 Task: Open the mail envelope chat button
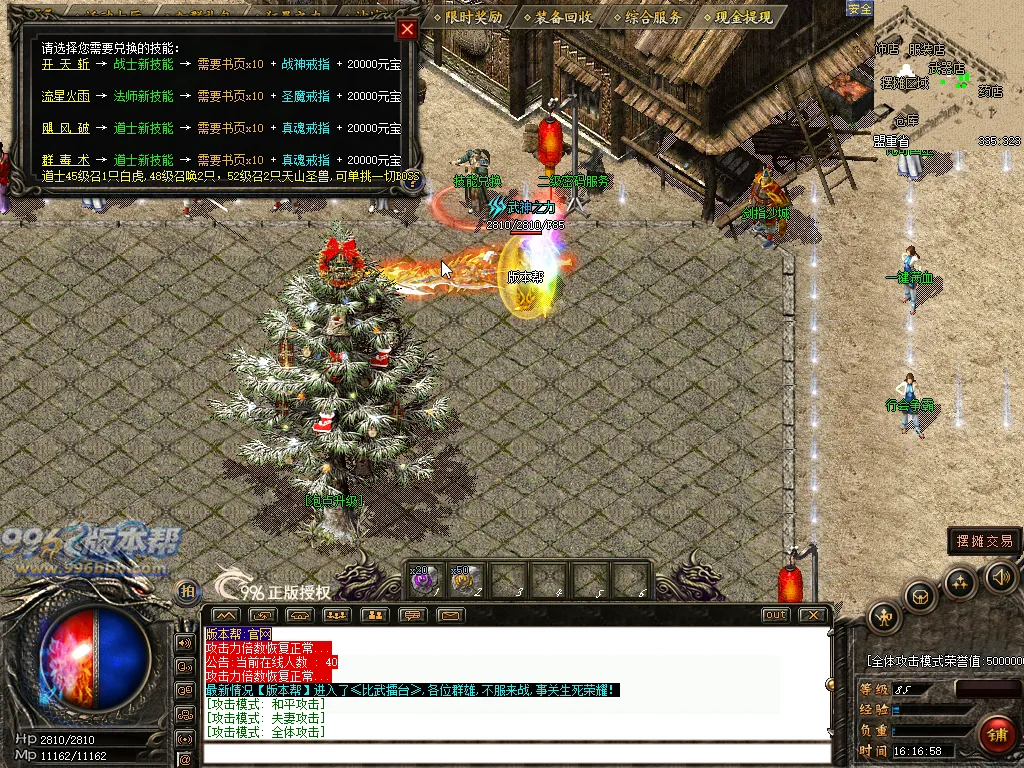[450, 615]
